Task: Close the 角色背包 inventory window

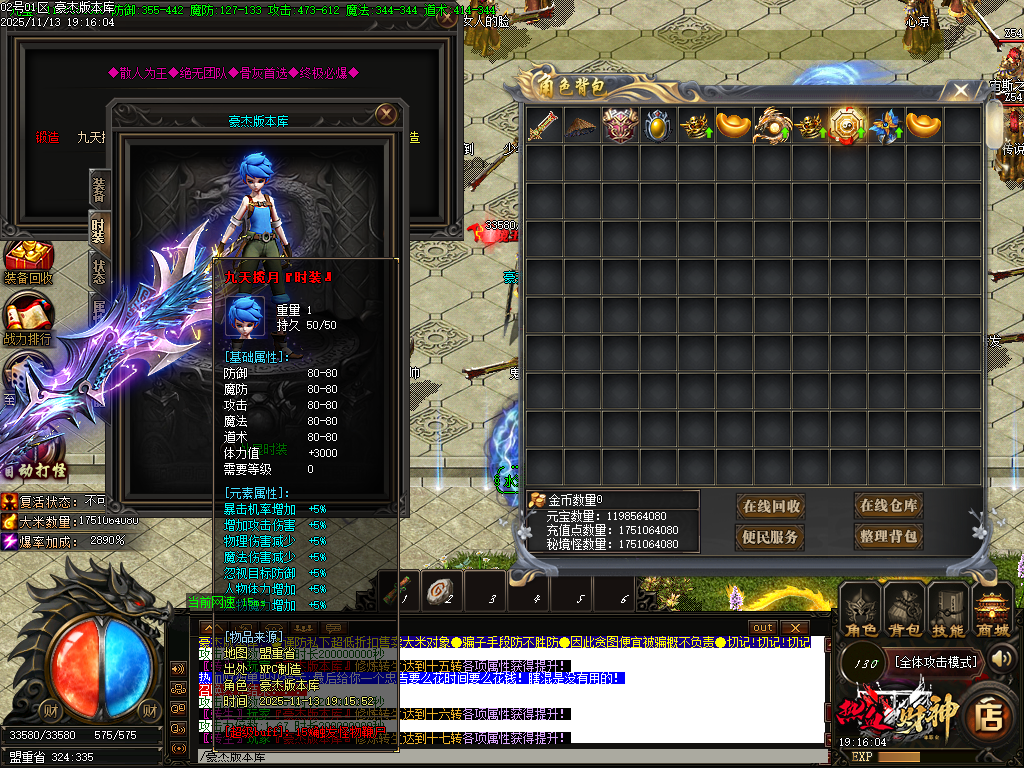Action: (x=961, y=91)
